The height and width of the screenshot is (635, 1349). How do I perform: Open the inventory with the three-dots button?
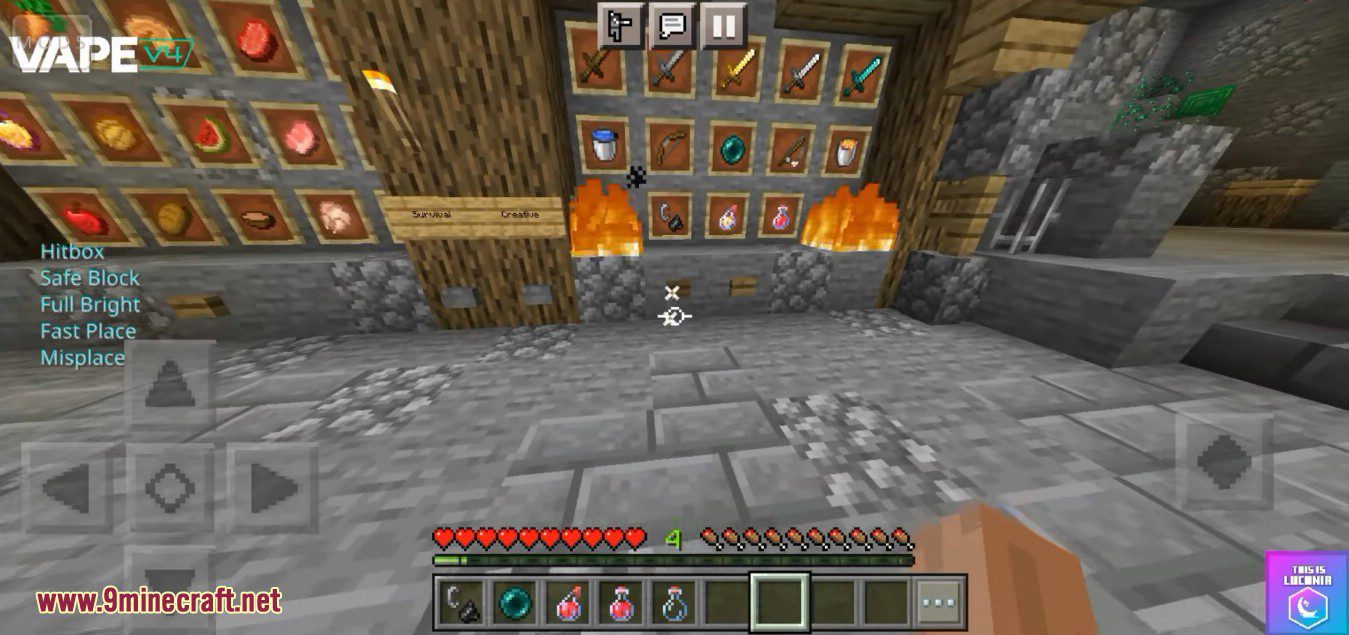point(940,602)
